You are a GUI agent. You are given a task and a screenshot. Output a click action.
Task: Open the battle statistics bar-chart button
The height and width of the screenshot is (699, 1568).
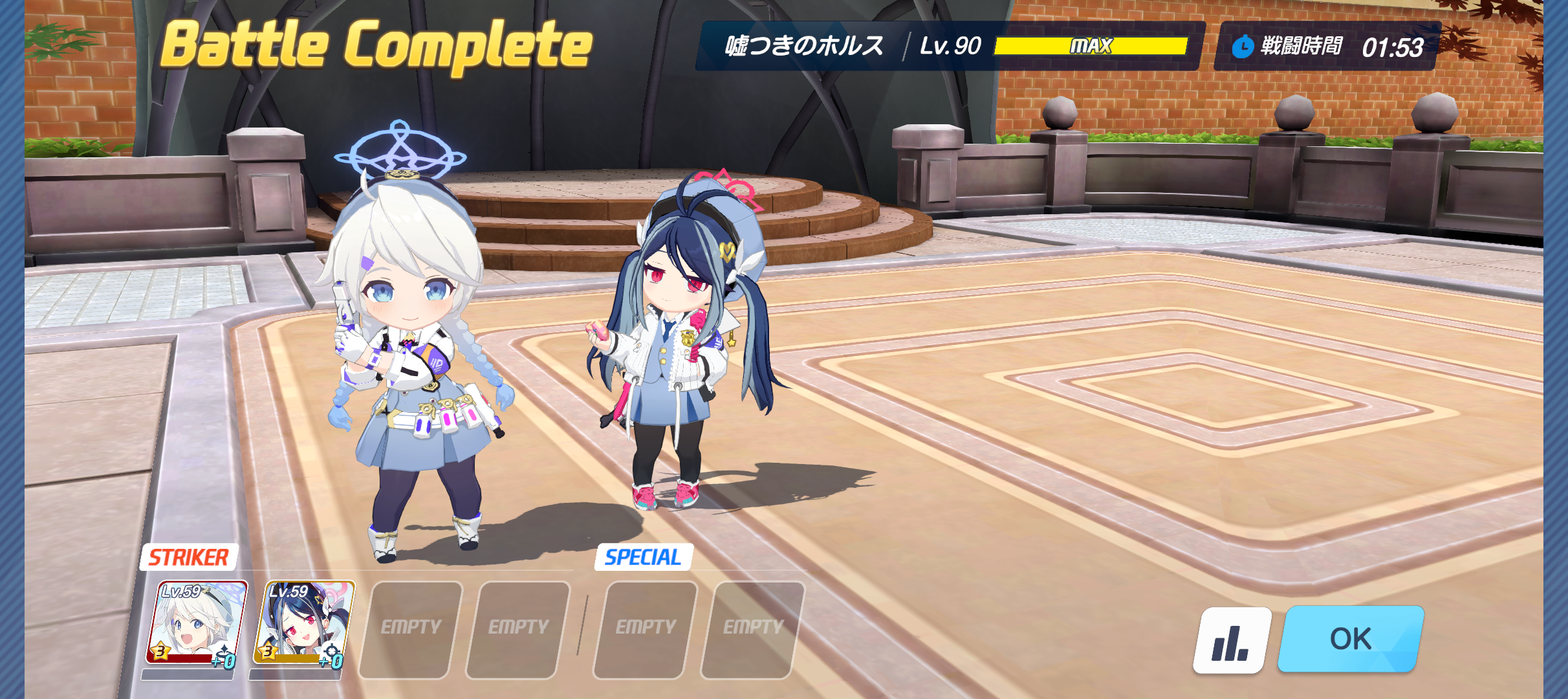point(1231,641)
